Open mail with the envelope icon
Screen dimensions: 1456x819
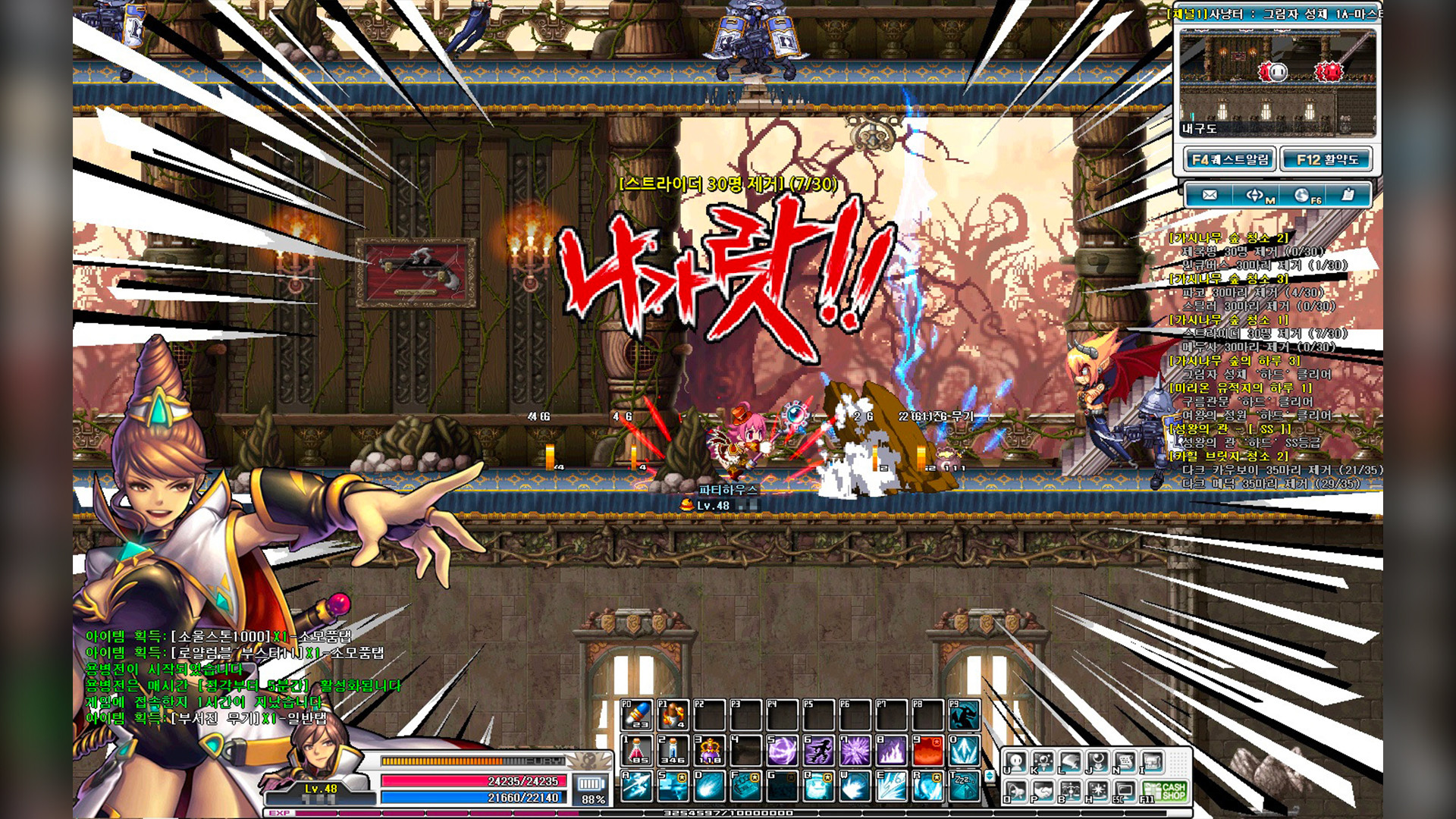(1210, 195)
